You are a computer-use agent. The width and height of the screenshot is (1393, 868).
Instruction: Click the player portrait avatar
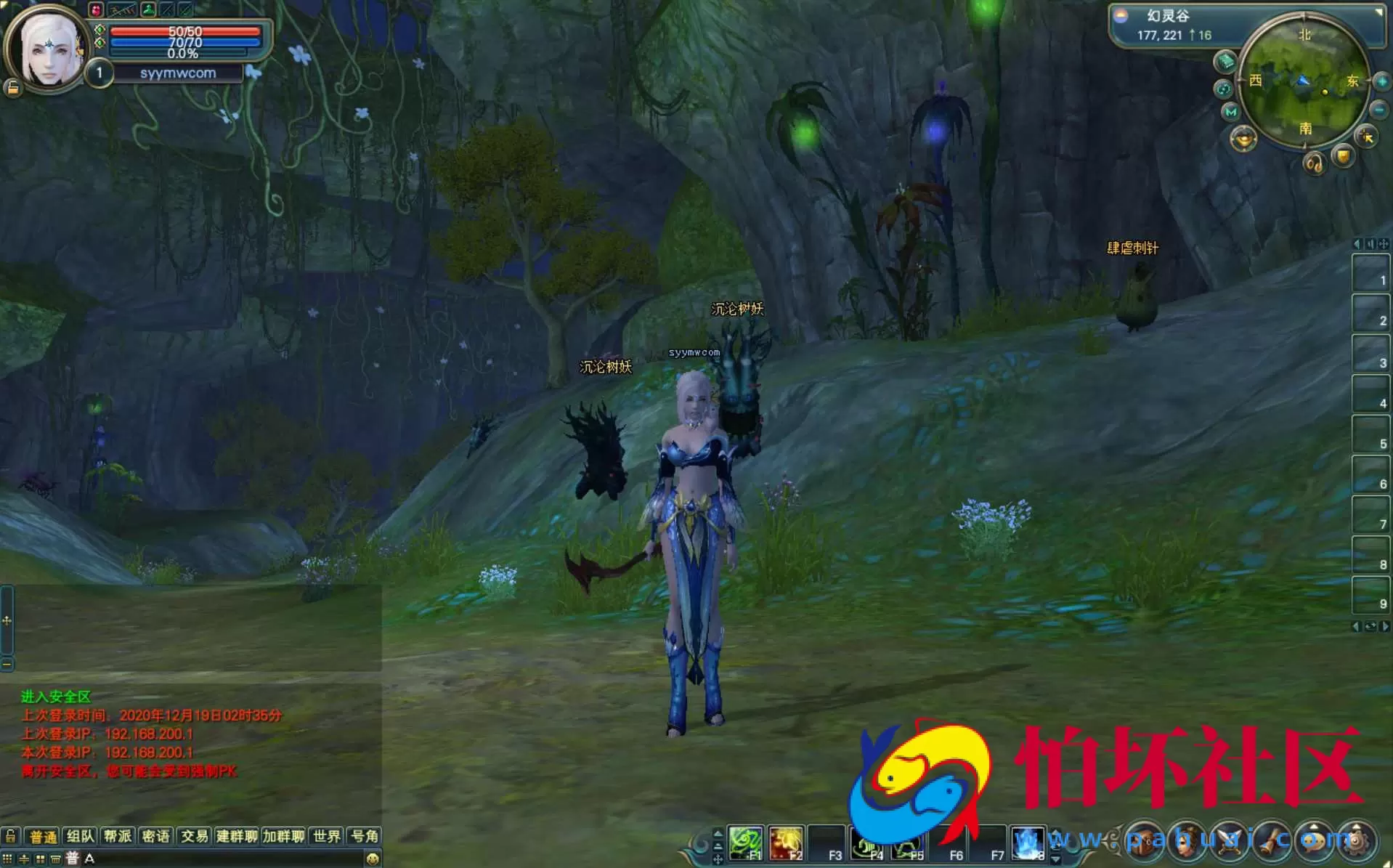click(x=48, y=49)
